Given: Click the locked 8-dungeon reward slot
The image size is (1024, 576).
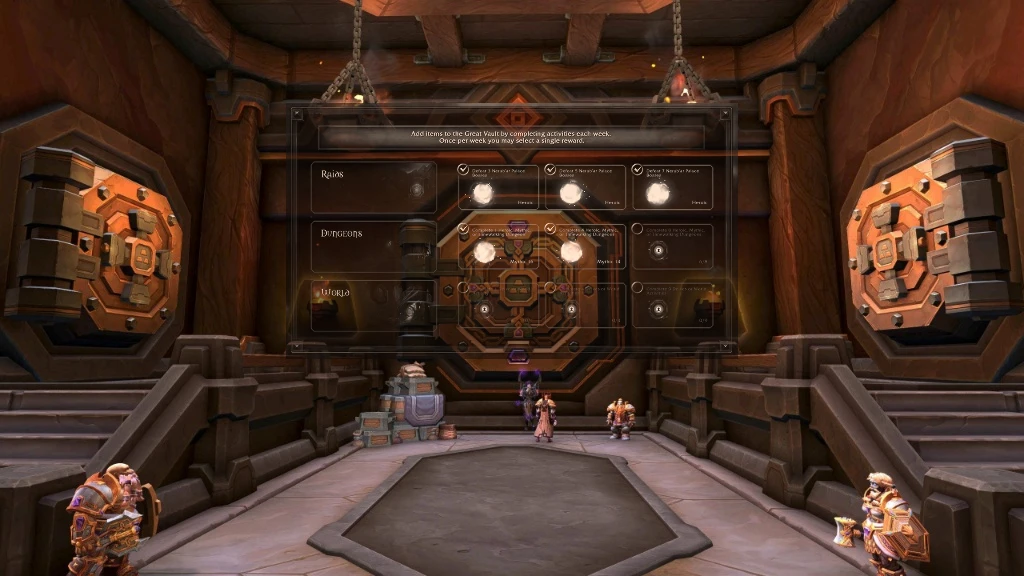Looking at the screenshot, I should tap(657, 252).
